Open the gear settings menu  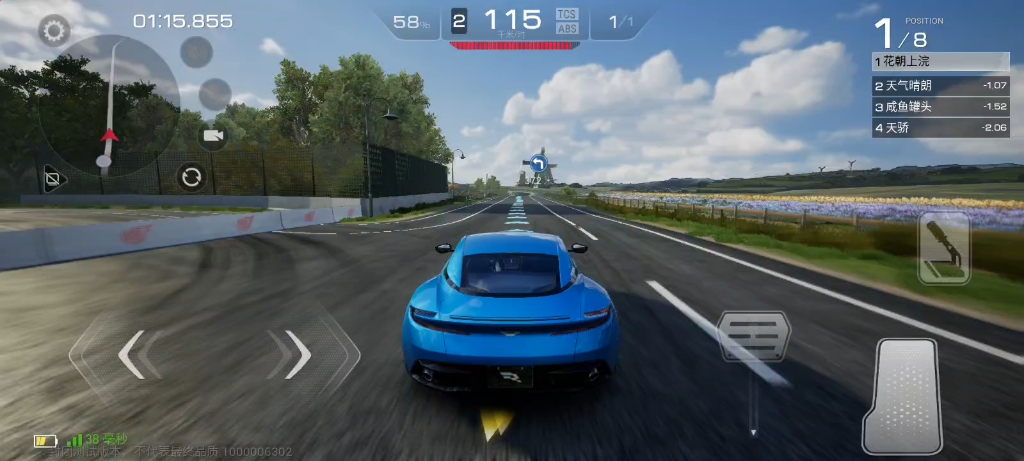[x=53, y=30]
